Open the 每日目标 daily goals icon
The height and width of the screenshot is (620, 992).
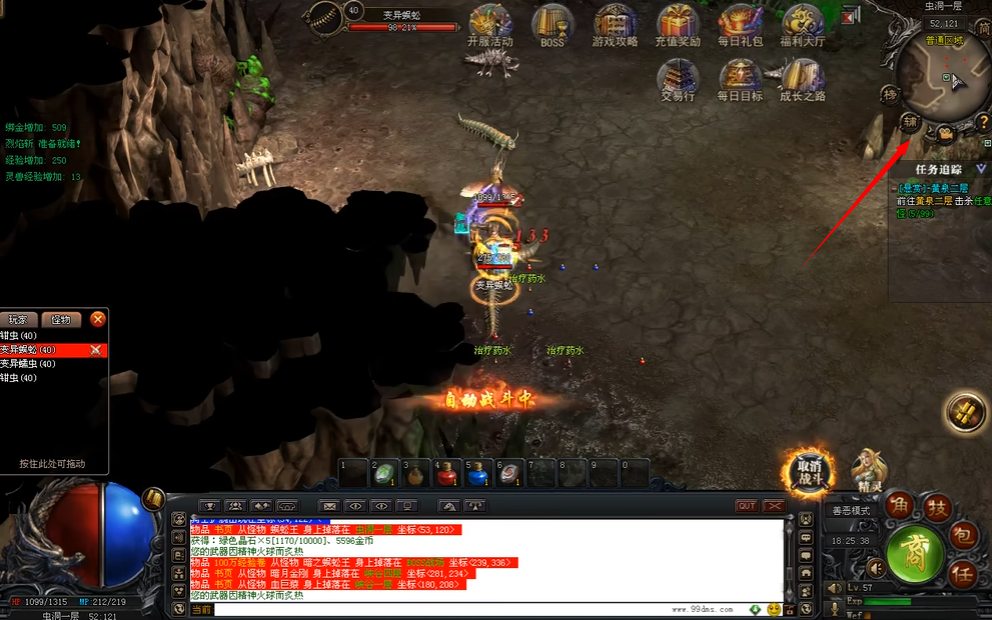point(740,79)
